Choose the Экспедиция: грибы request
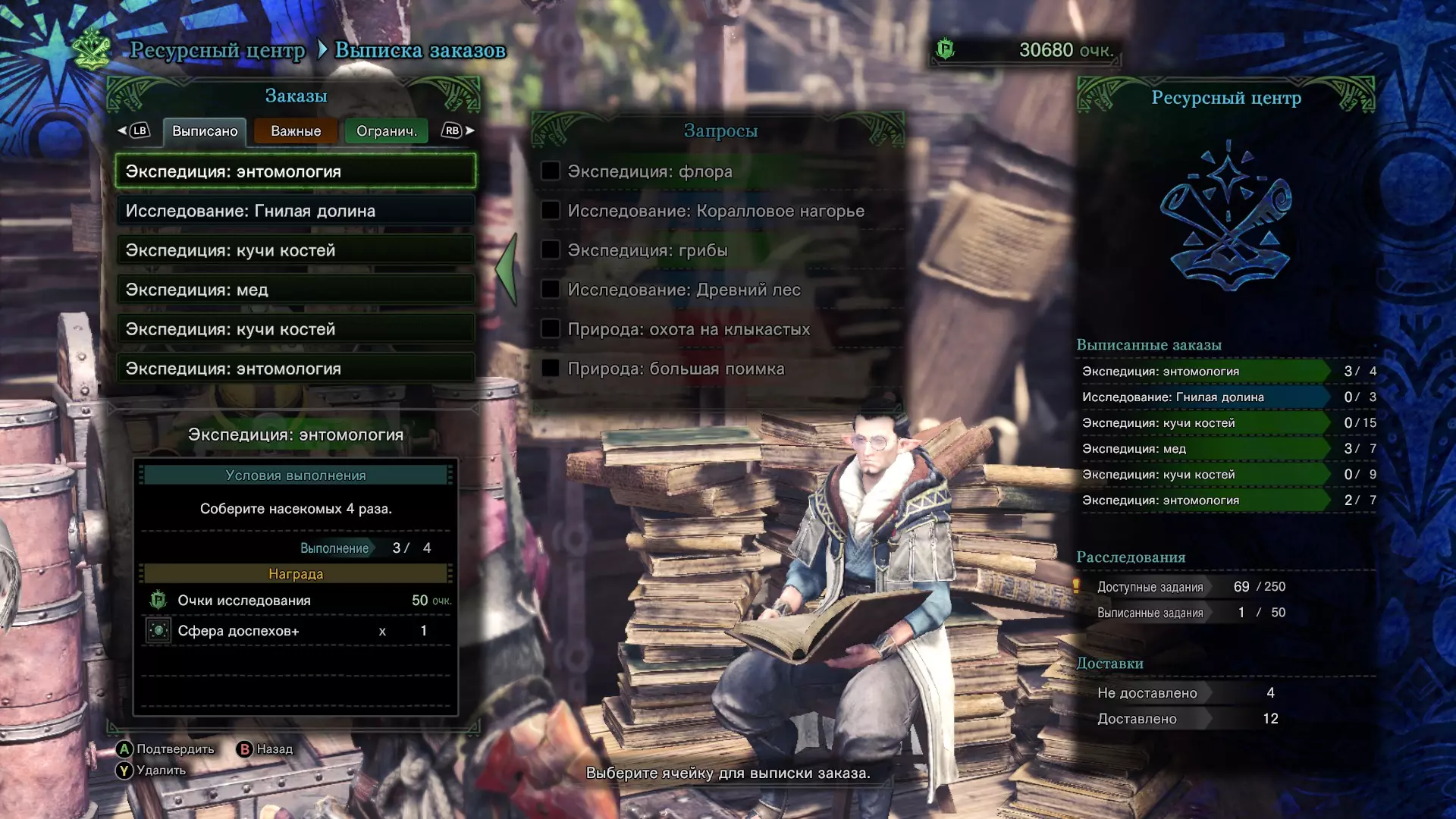1456x819 pixels. 717,250
